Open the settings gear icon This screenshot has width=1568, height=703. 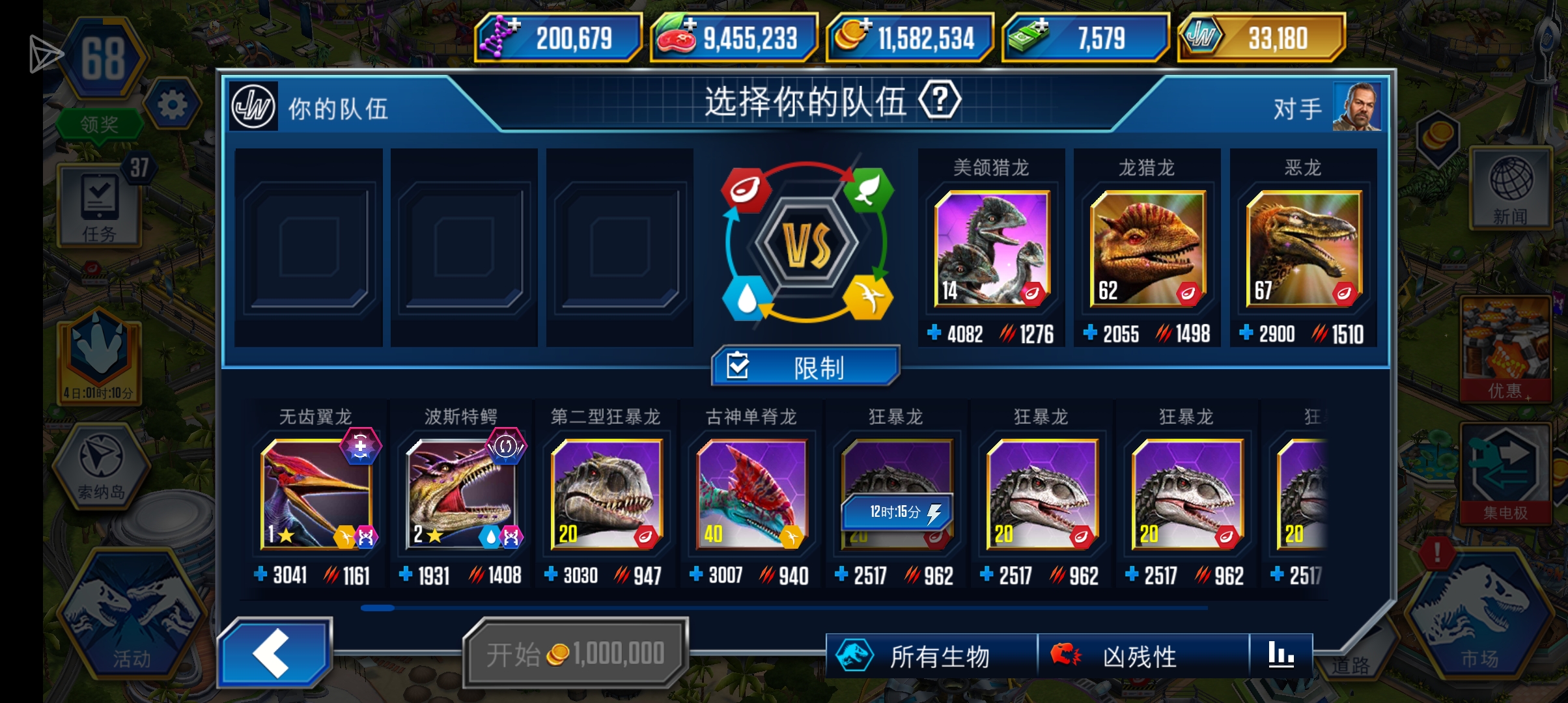point(172,104)
